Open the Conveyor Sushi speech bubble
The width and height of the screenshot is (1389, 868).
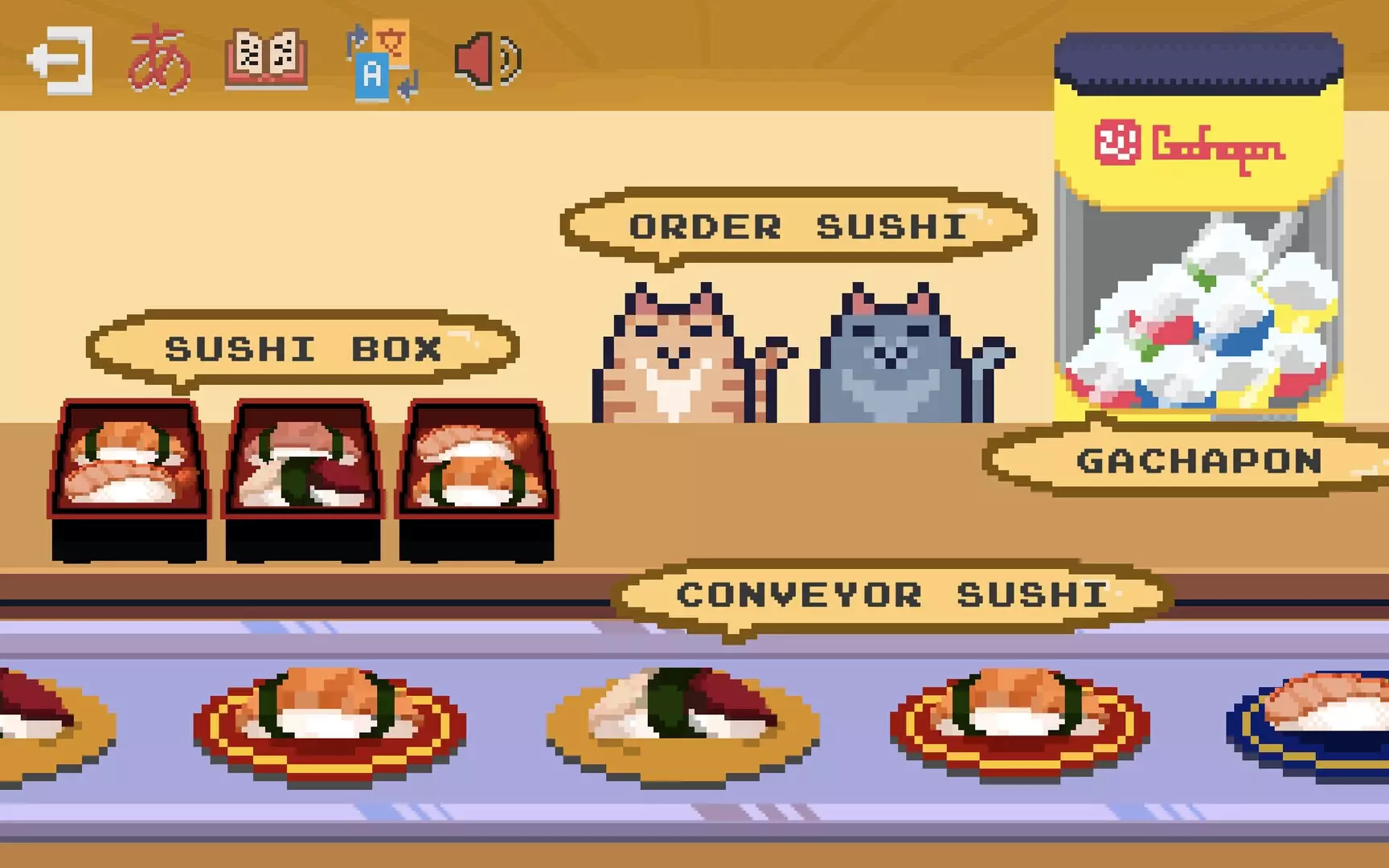pyautogui.click(x=891, y=593)
